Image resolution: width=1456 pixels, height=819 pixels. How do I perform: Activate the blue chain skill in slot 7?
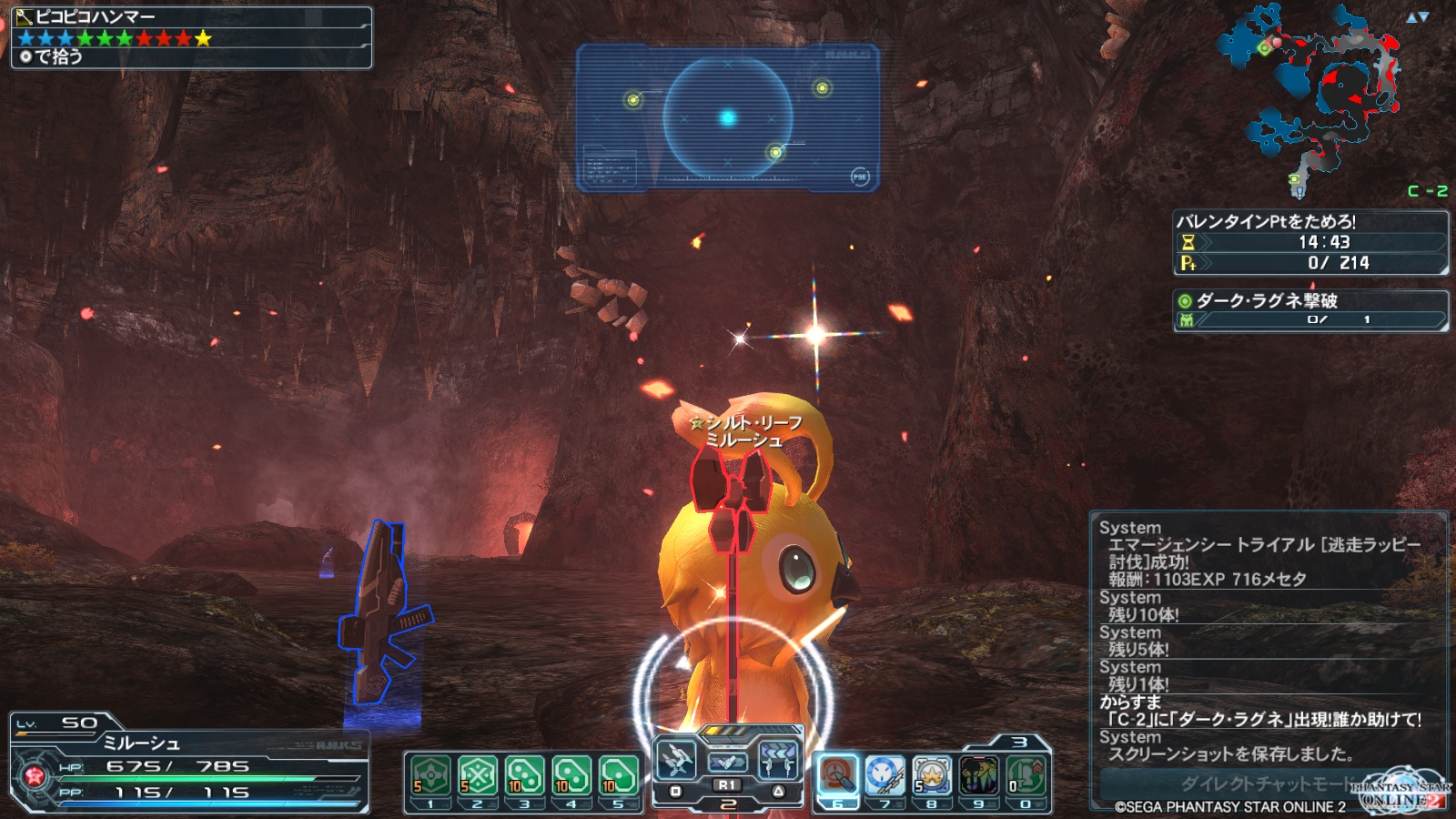point(885,776)
